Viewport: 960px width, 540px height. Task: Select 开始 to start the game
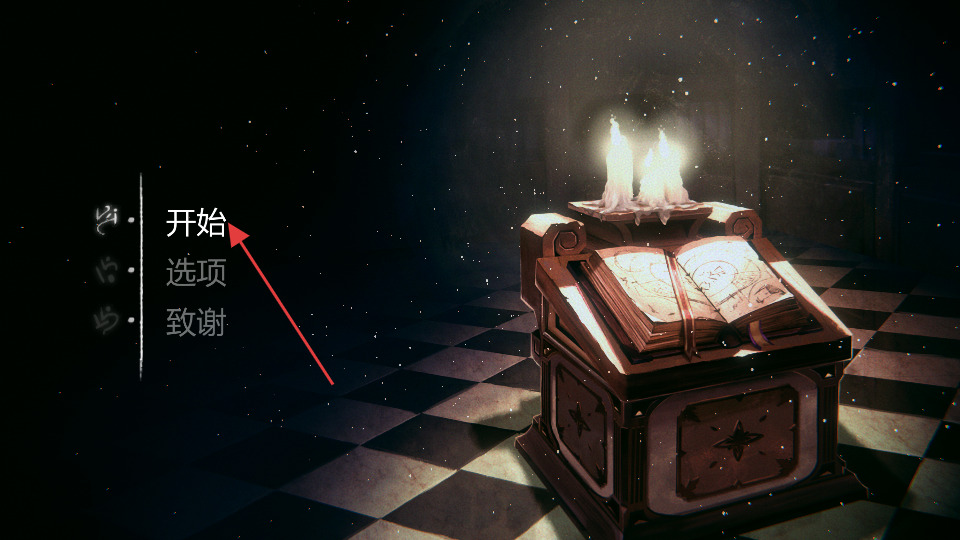(196, 223)
